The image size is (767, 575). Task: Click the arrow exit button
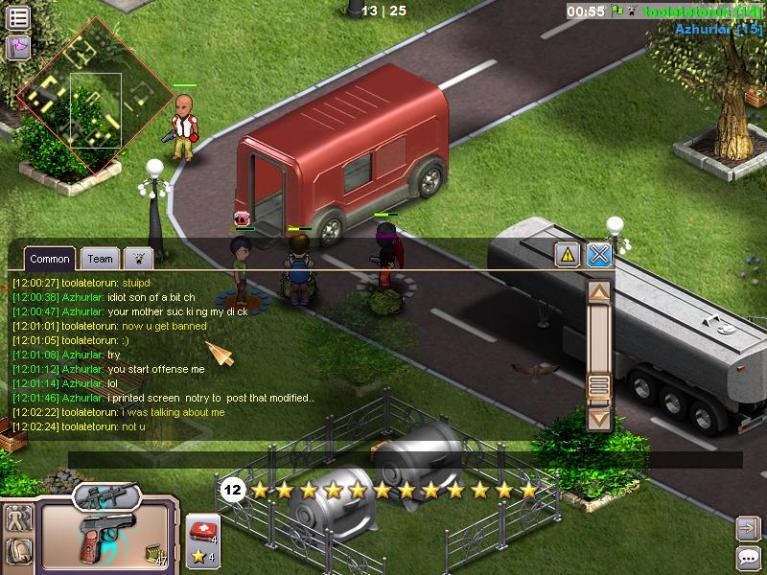click(x=748, y=527)
